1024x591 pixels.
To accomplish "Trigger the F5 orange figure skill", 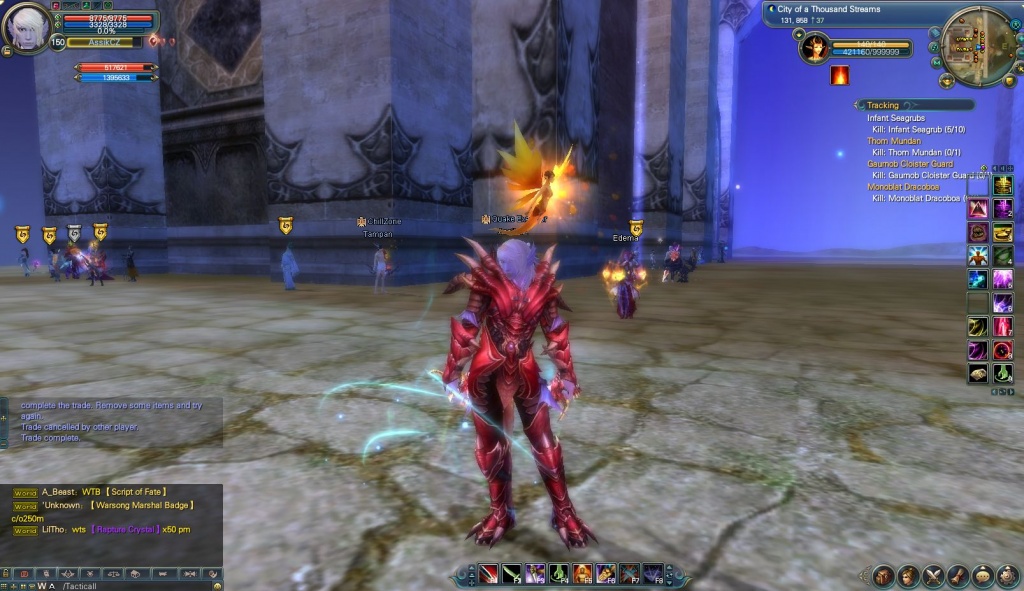I will pyautogui.click(x=583, y=574).
